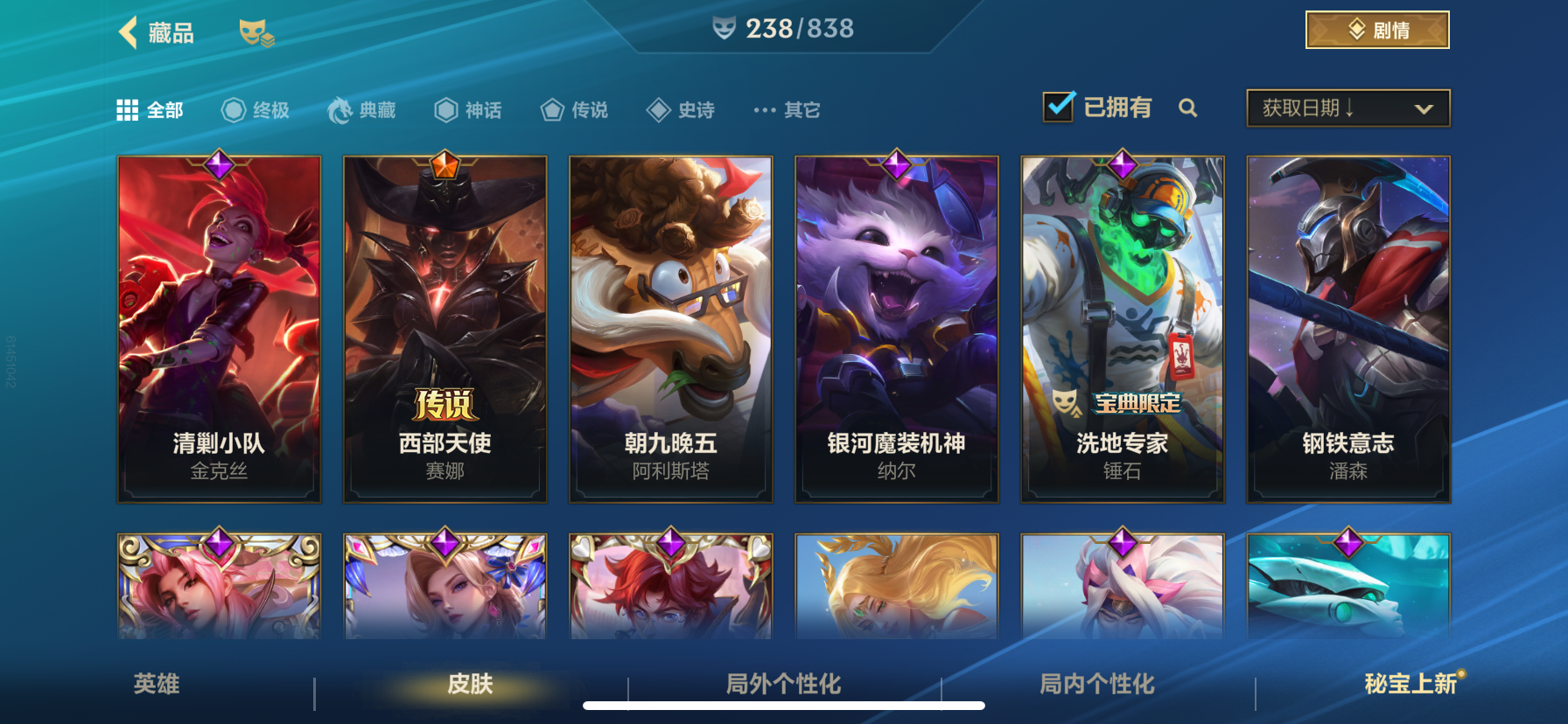Click the 剧情 button at top right
The width and height of the screenshot is (1568, 724).
click(1376, 29)
